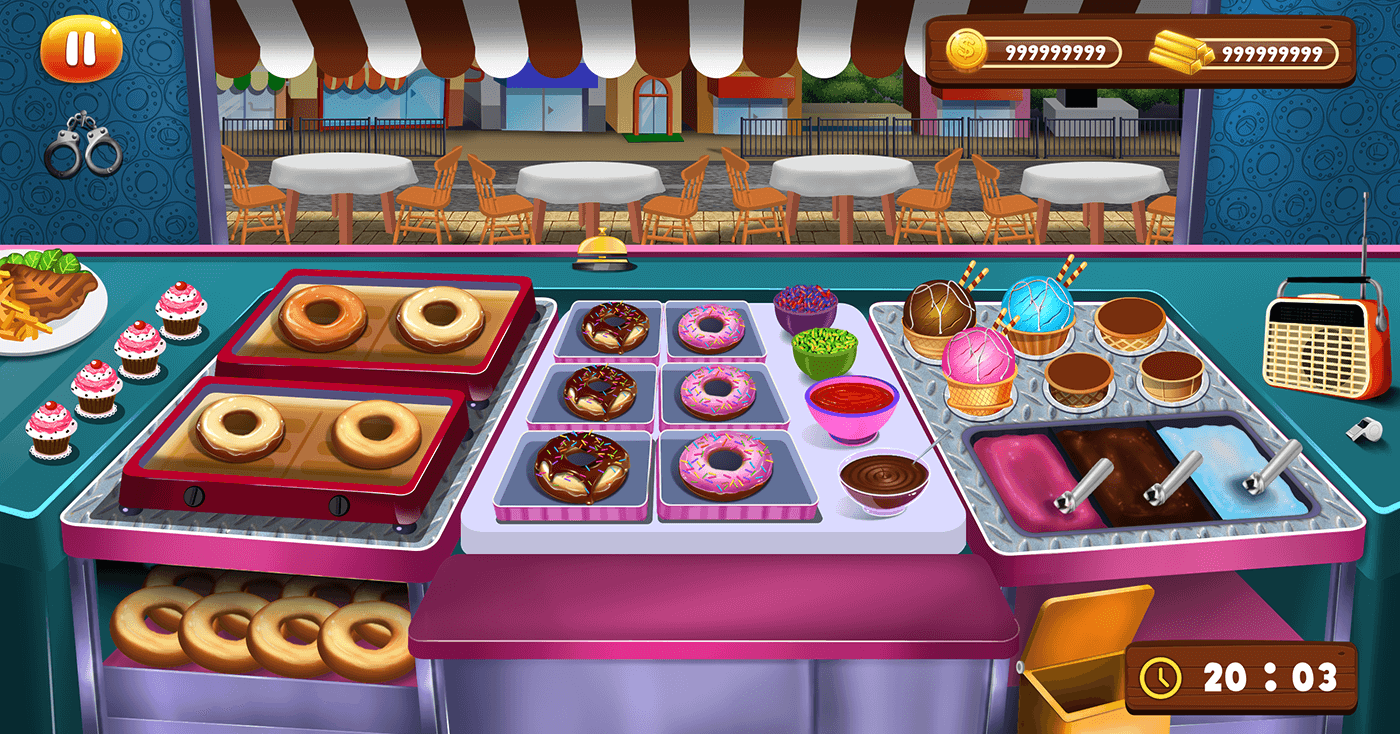This screenshot has height=734, width=1400.
Task: Select the steak and fries plate
Action: pyautogui.click(x=45, y=302)
